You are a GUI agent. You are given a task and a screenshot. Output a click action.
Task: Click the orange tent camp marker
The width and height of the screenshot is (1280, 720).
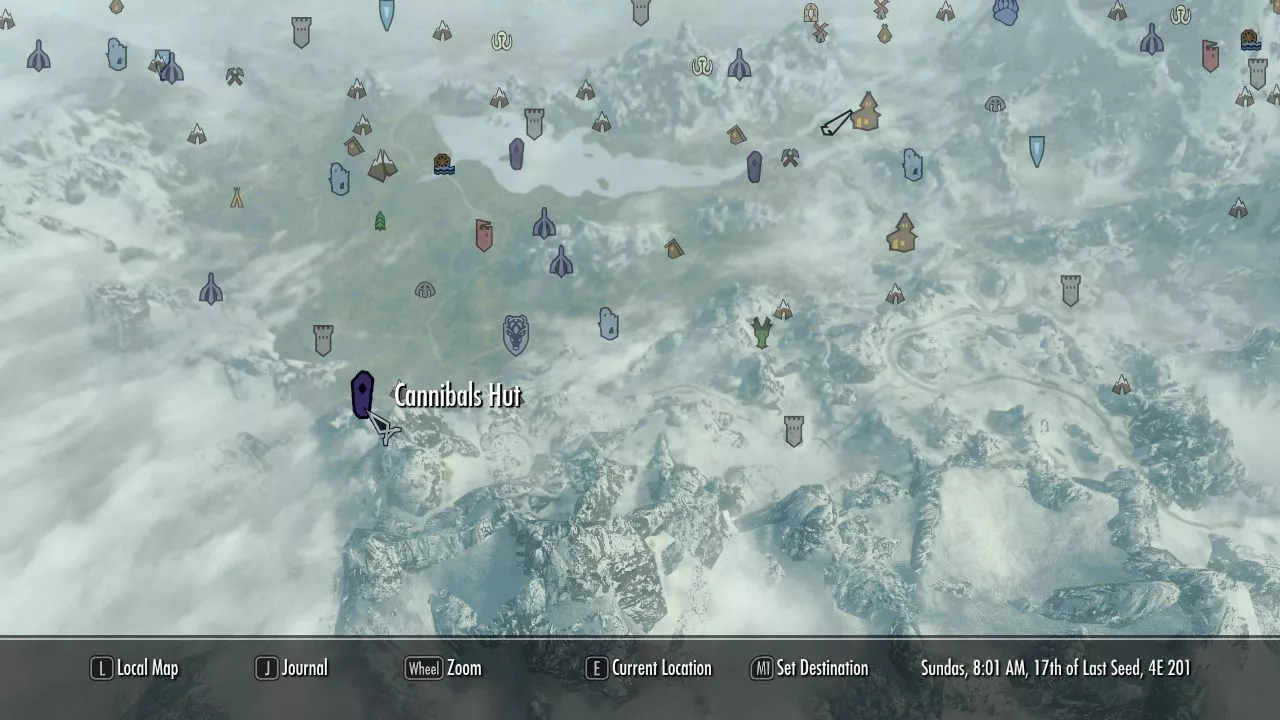click(236, 198)
